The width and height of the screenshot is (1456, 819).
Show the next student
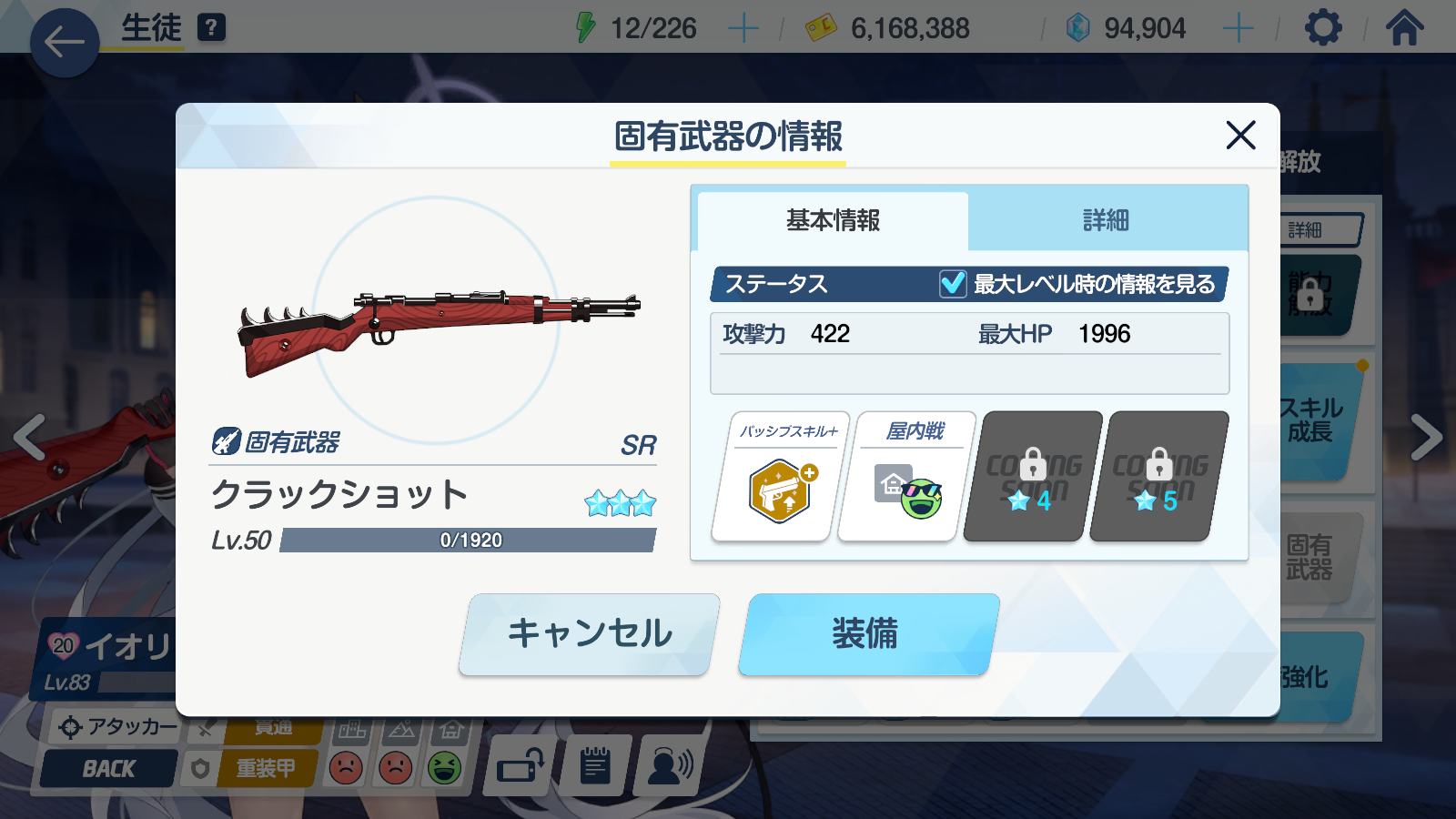pyautogui.click(x=1426, y=437)
